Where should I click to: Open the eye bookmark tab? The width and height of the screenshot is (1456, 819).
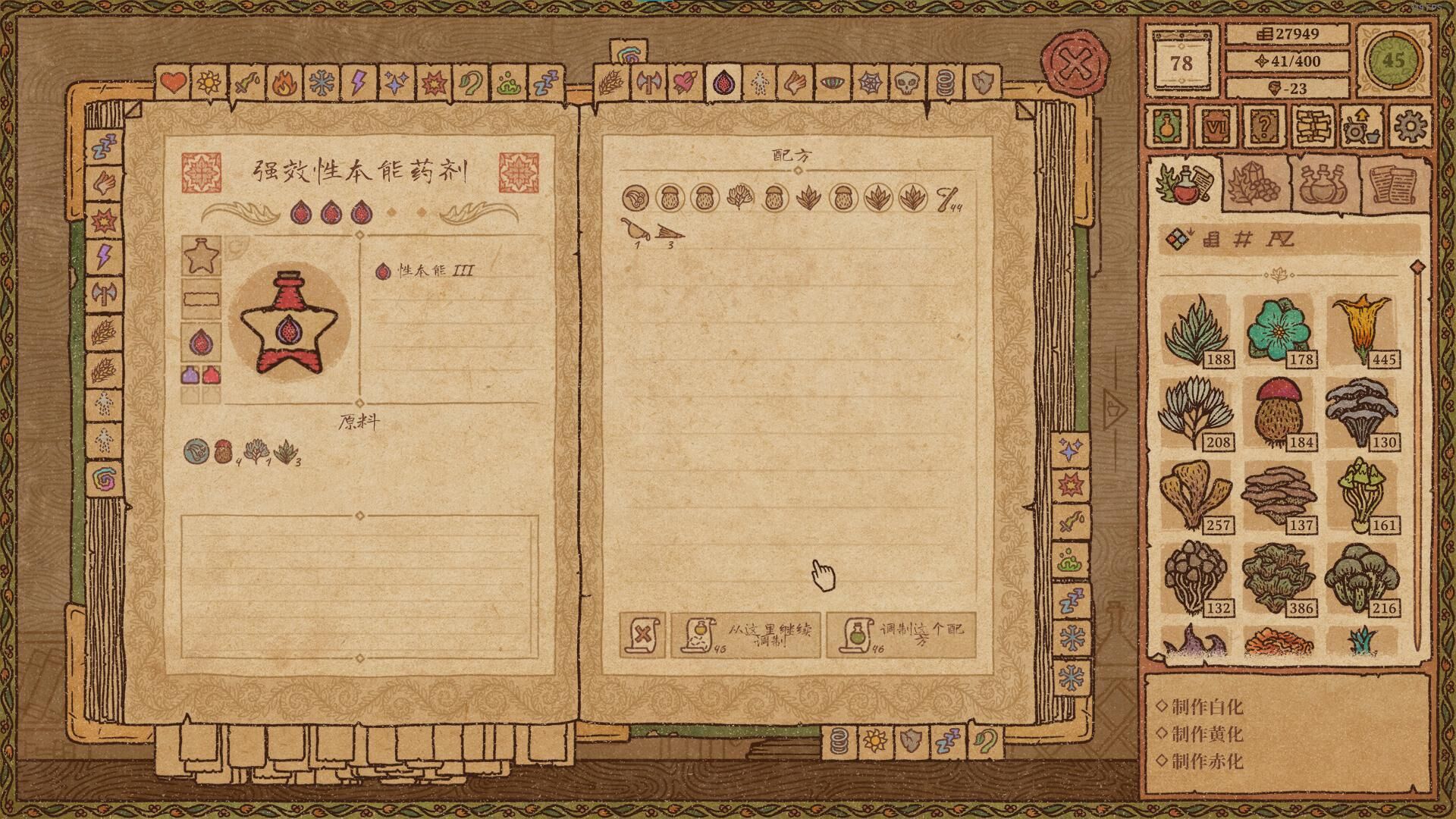(x=830, y=83)
